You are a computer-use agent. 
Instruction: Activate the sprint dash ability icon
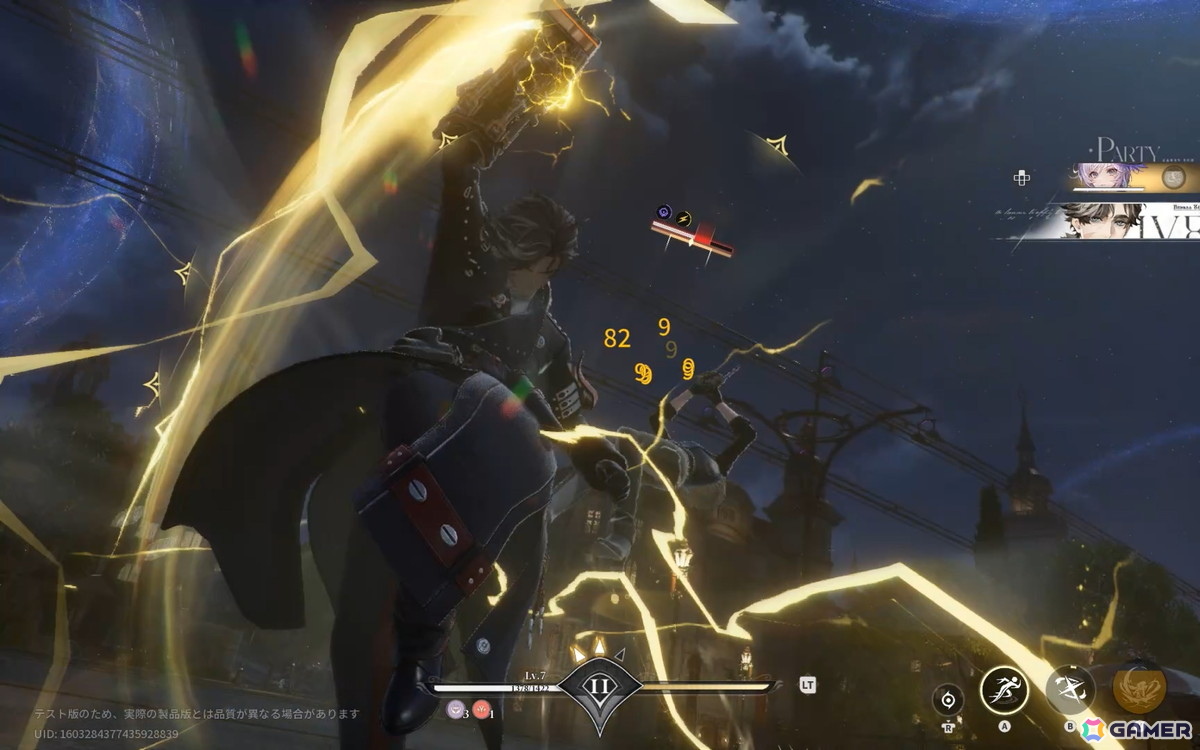point(1004,689)
